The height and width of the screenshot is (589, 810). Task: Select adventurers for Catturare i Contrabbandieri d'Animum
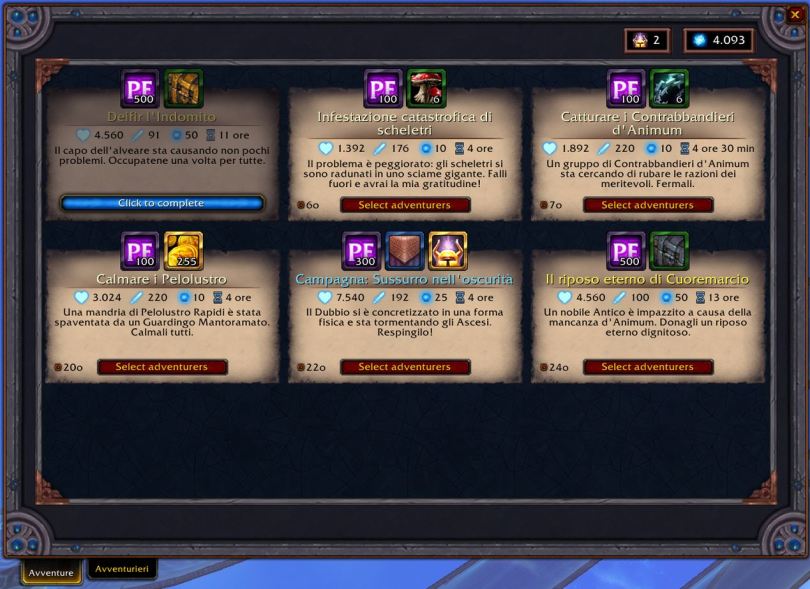pyautogui.click(x=648, y=205)
